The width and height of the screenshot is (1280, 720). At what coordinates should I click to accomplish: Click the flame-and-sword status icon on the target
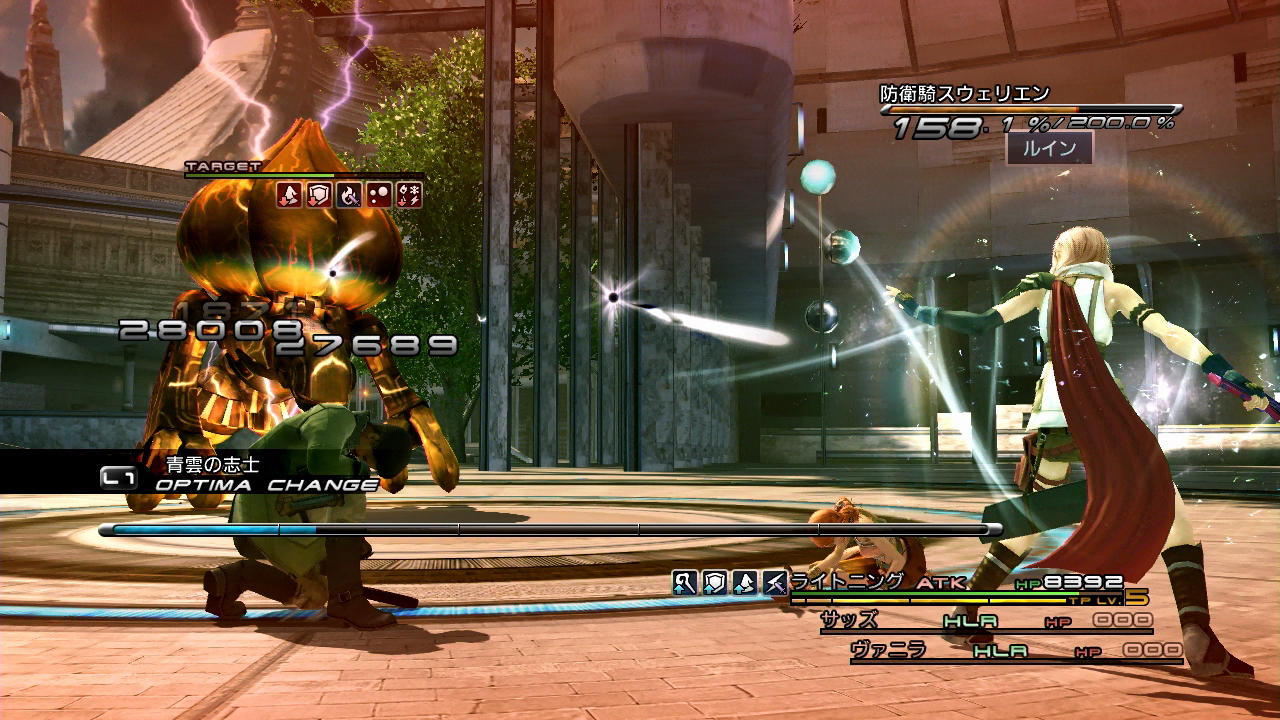349,195
